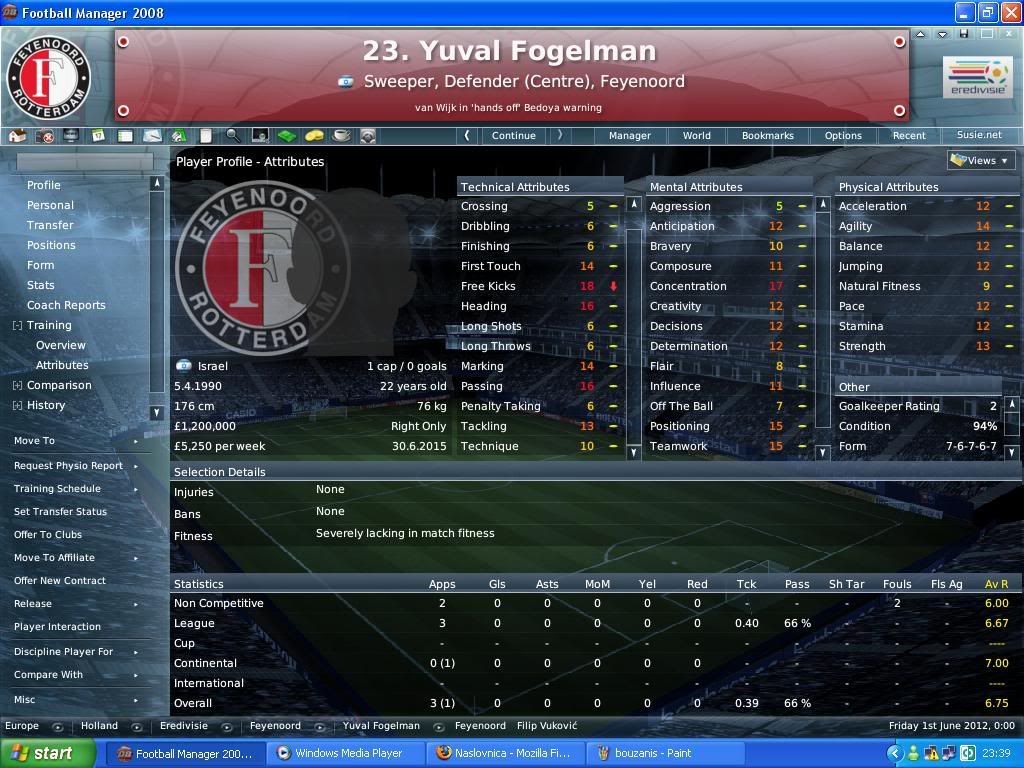Open the Views dropdown
Image resolution: width=1024 pixels, height=768 pixels.
point(980,160)
